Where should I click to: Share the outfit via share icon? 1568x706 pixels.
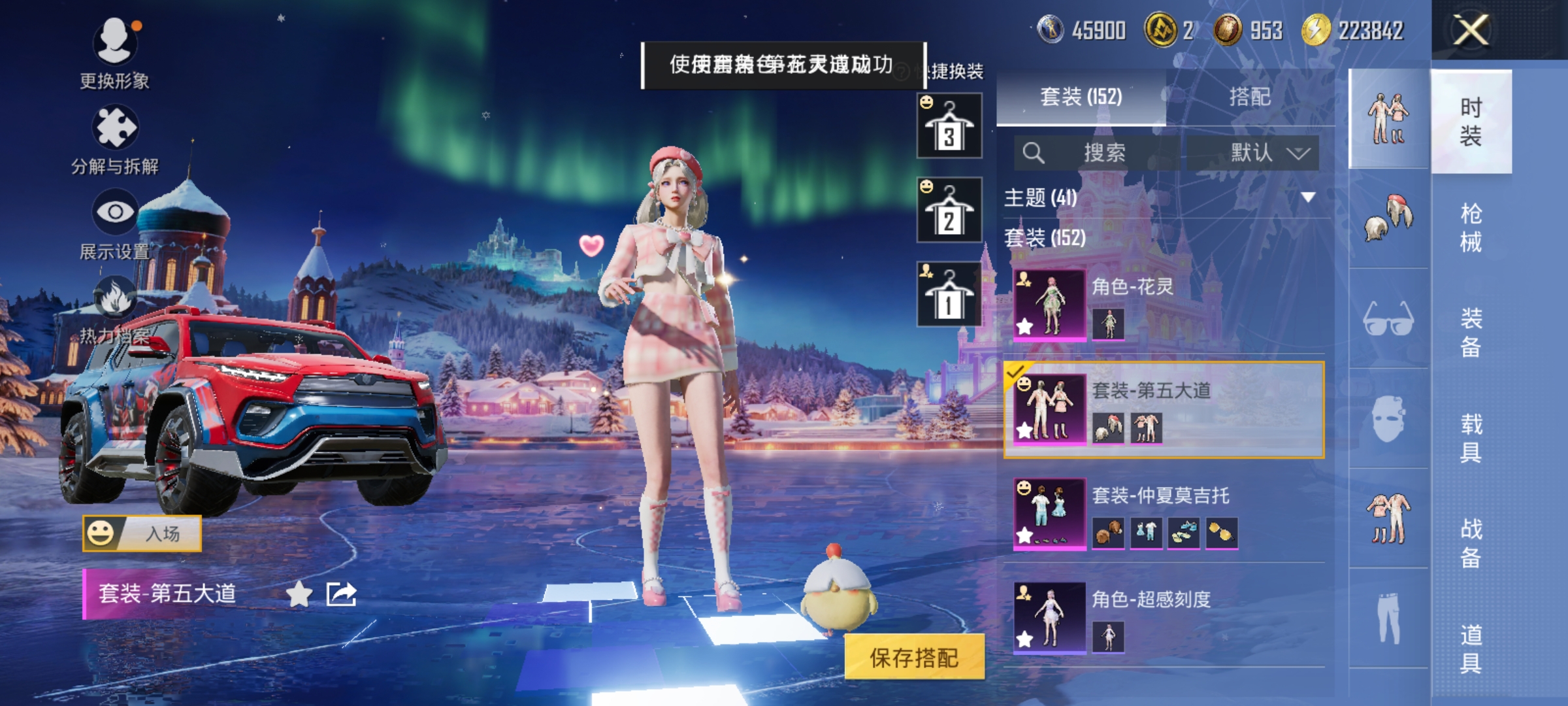[342, 594]
